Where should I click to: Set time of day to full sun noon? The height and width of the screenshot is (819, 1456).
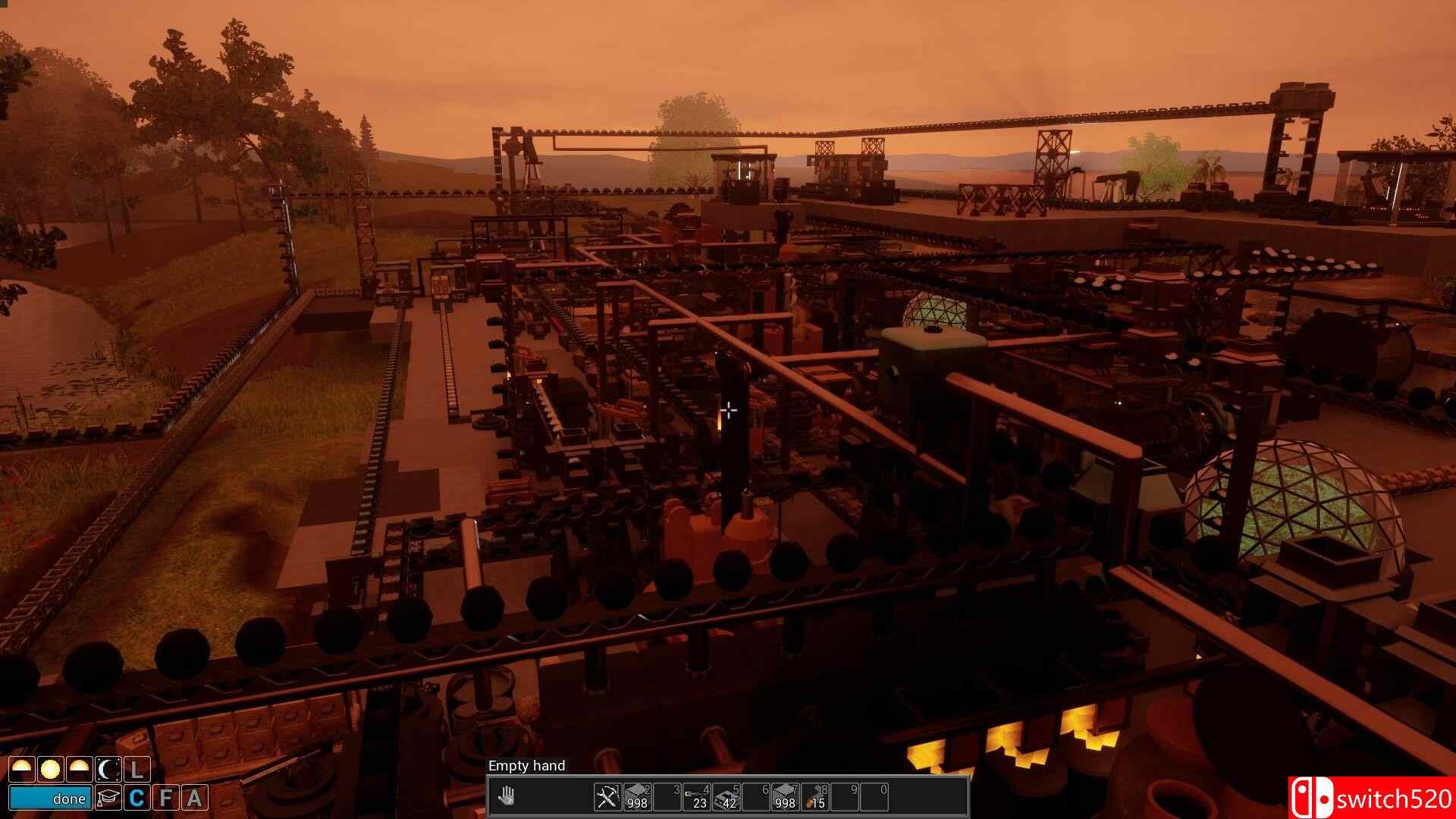[50, 770]
